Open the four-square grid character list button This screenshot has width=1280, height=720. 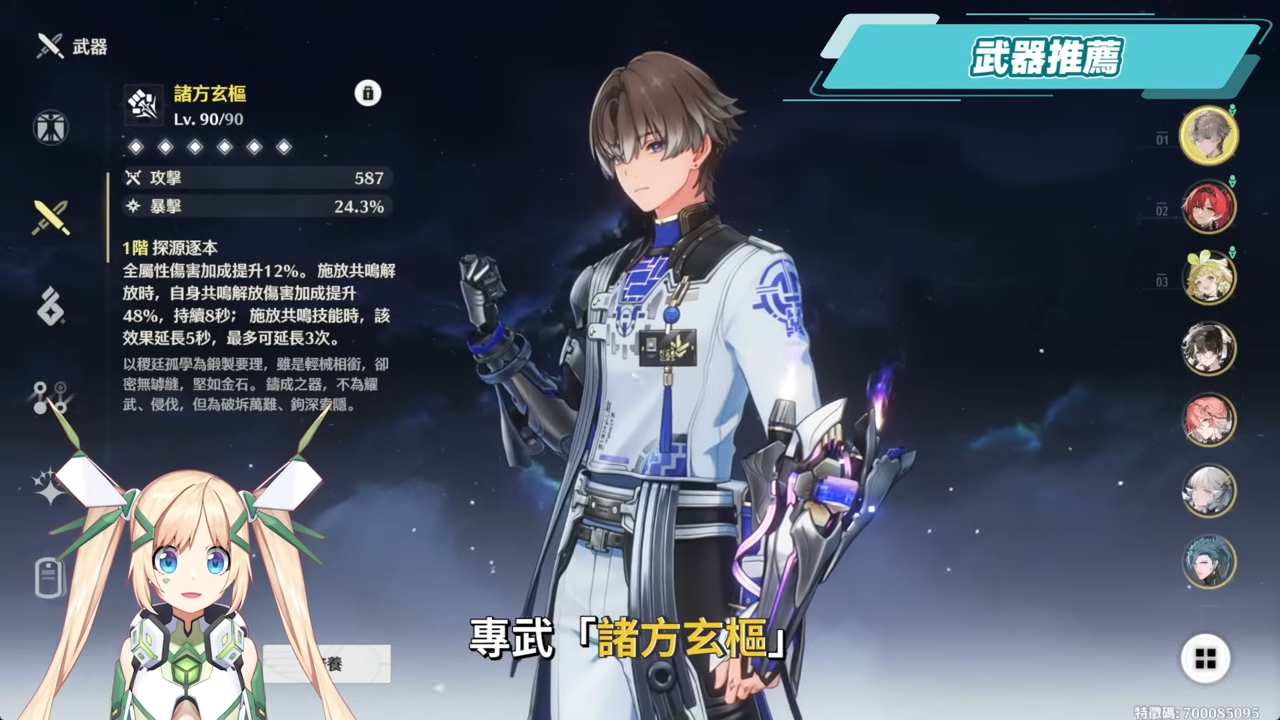coord(1205,658)
